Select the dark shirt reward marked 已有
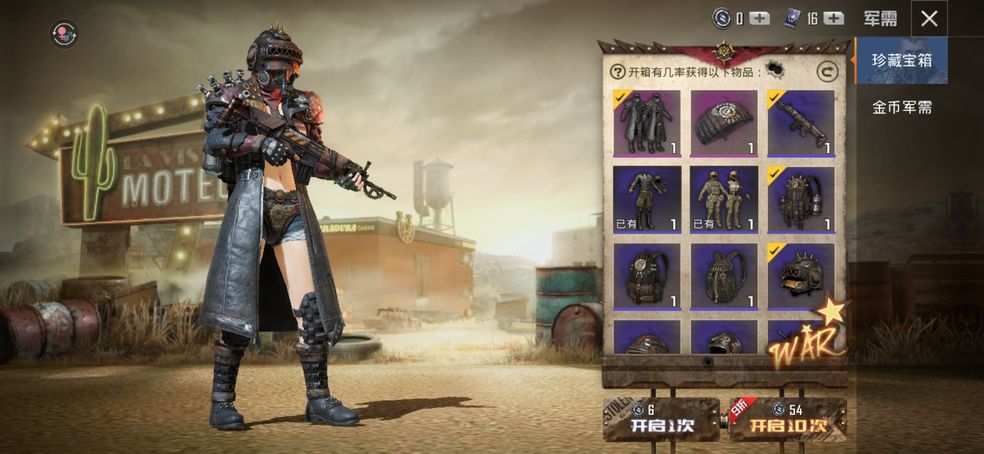The width and height of the screenshot is (984, 454). [x=647, y=199]
